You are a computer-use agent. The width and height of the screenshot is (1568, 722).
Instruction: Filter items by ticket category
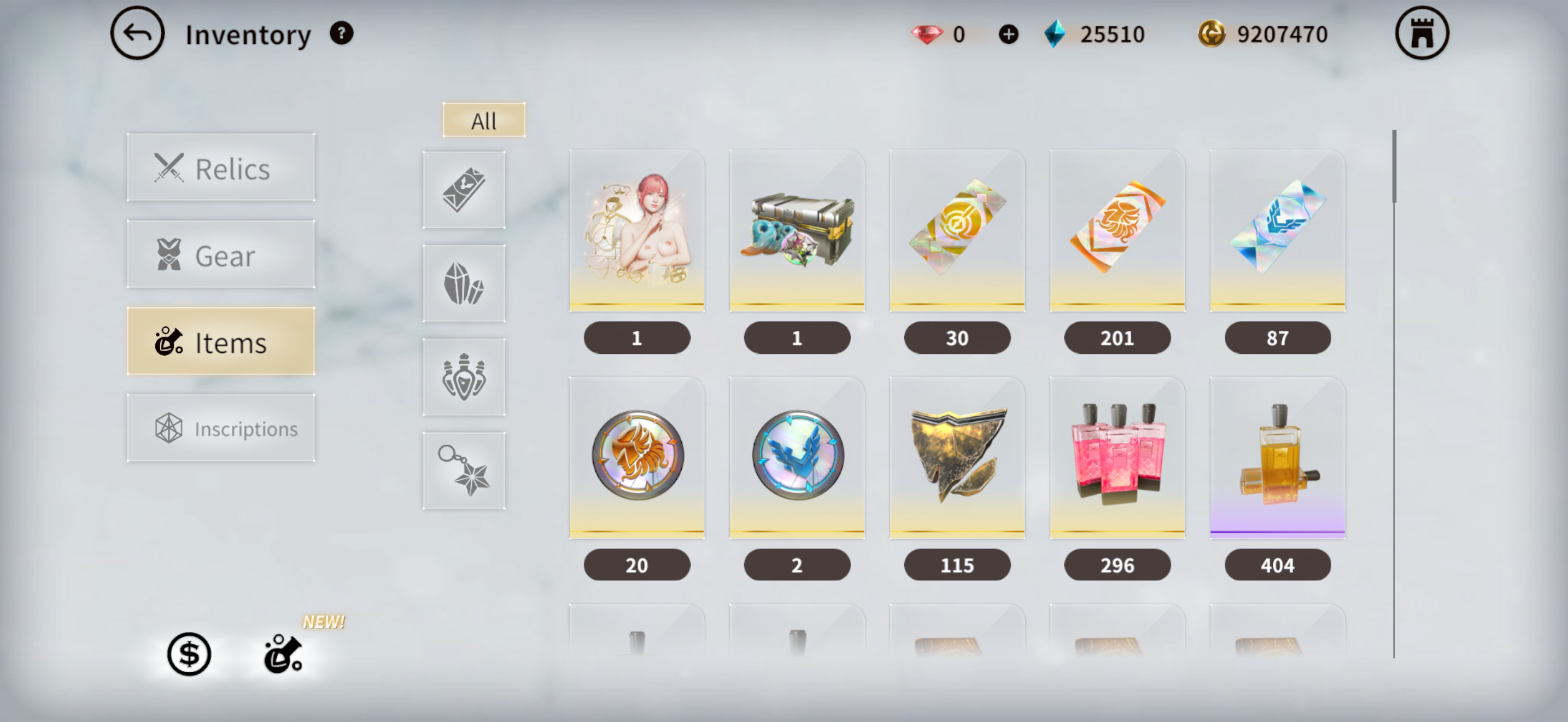click(464, 190)
